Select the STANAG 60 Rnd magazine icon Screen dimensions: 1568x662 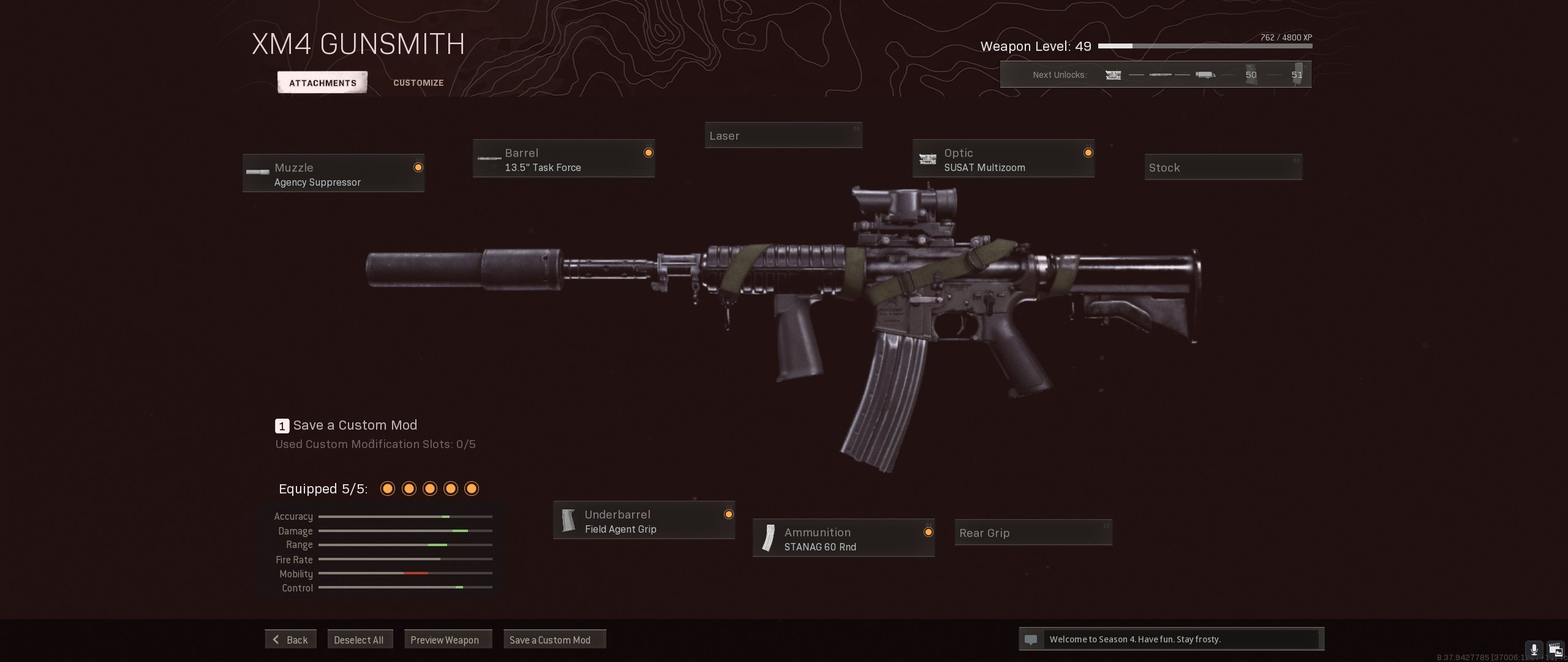click(769, 538)
